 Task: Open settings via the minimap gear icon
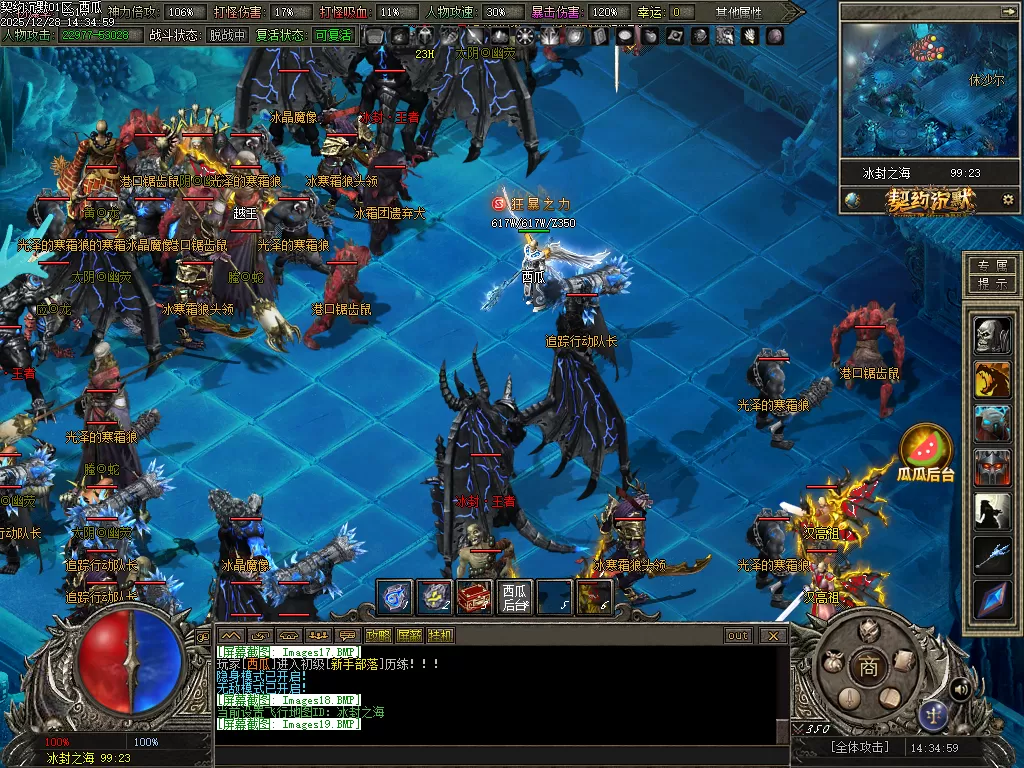click(x=1007, y=200)
